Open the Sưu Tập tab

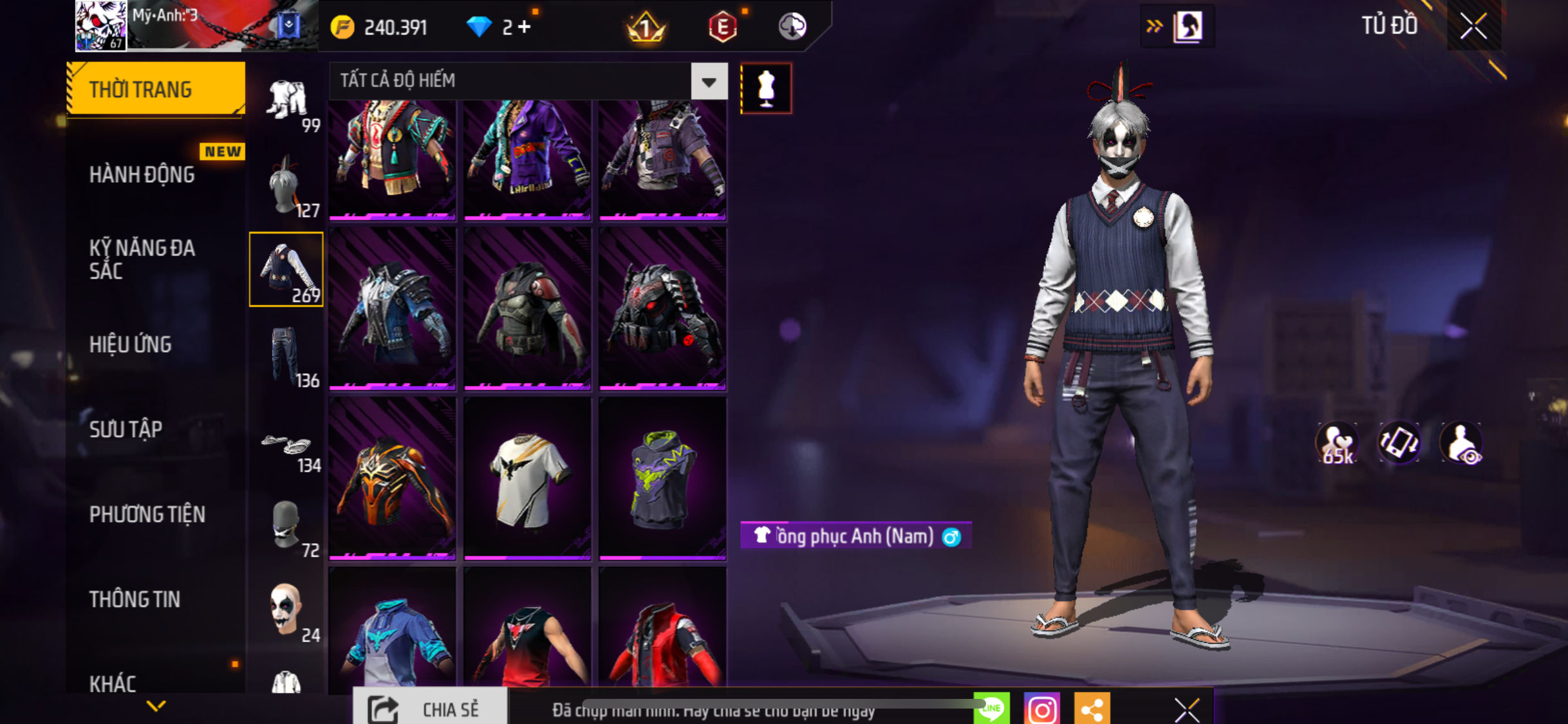126,429
